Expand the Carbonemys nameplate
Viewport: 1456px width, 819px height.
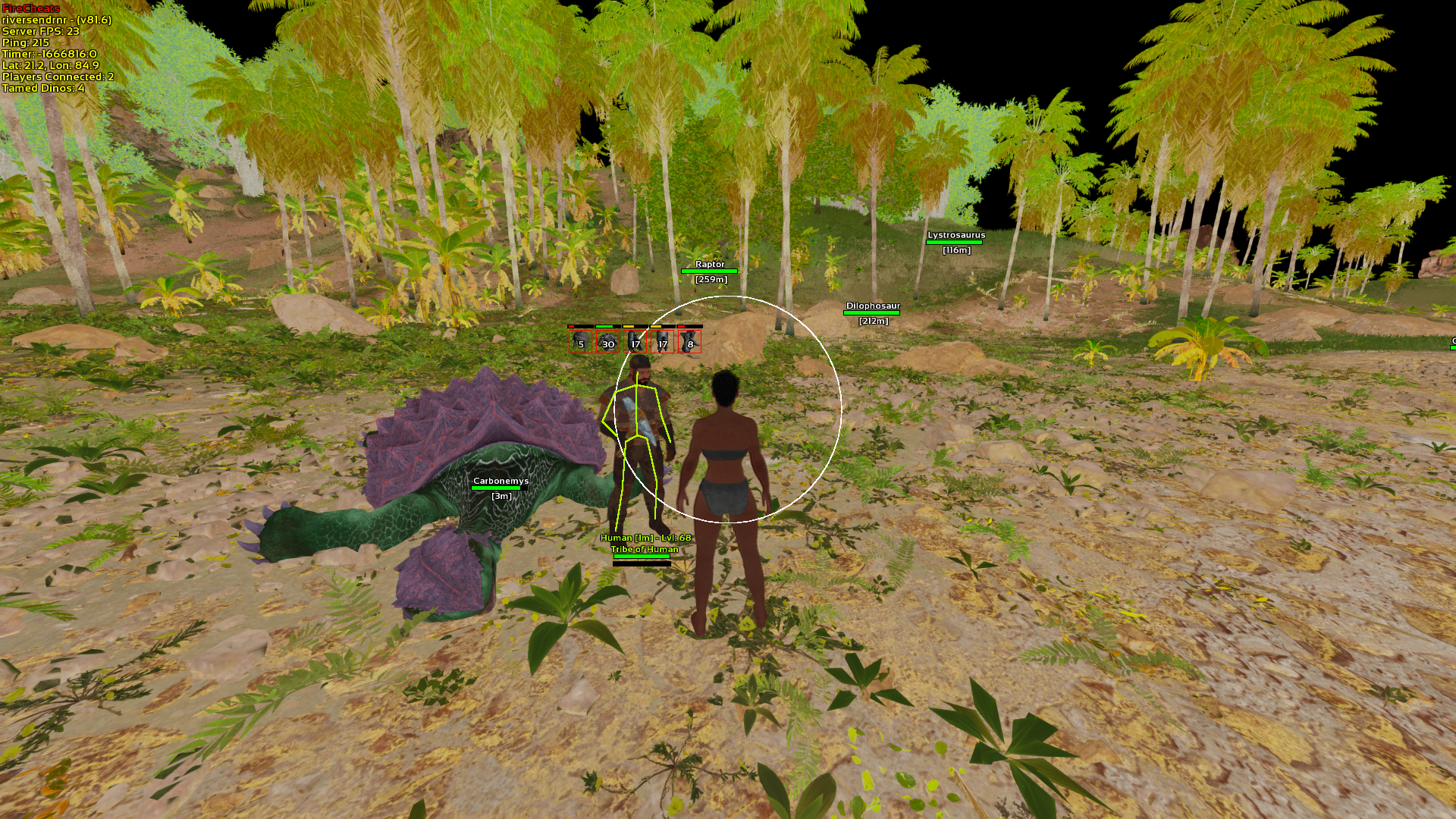click(501, 480)
